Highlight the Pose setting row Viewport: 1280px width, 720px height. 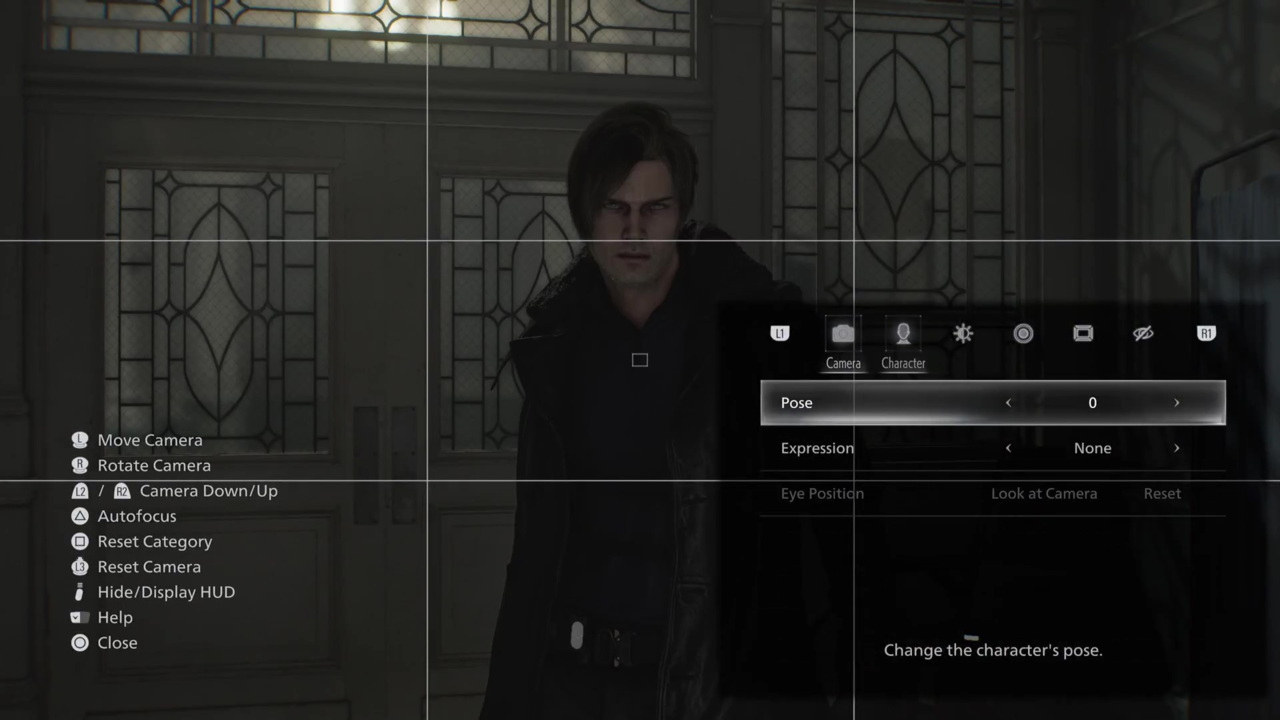click(x=797, y=403)
